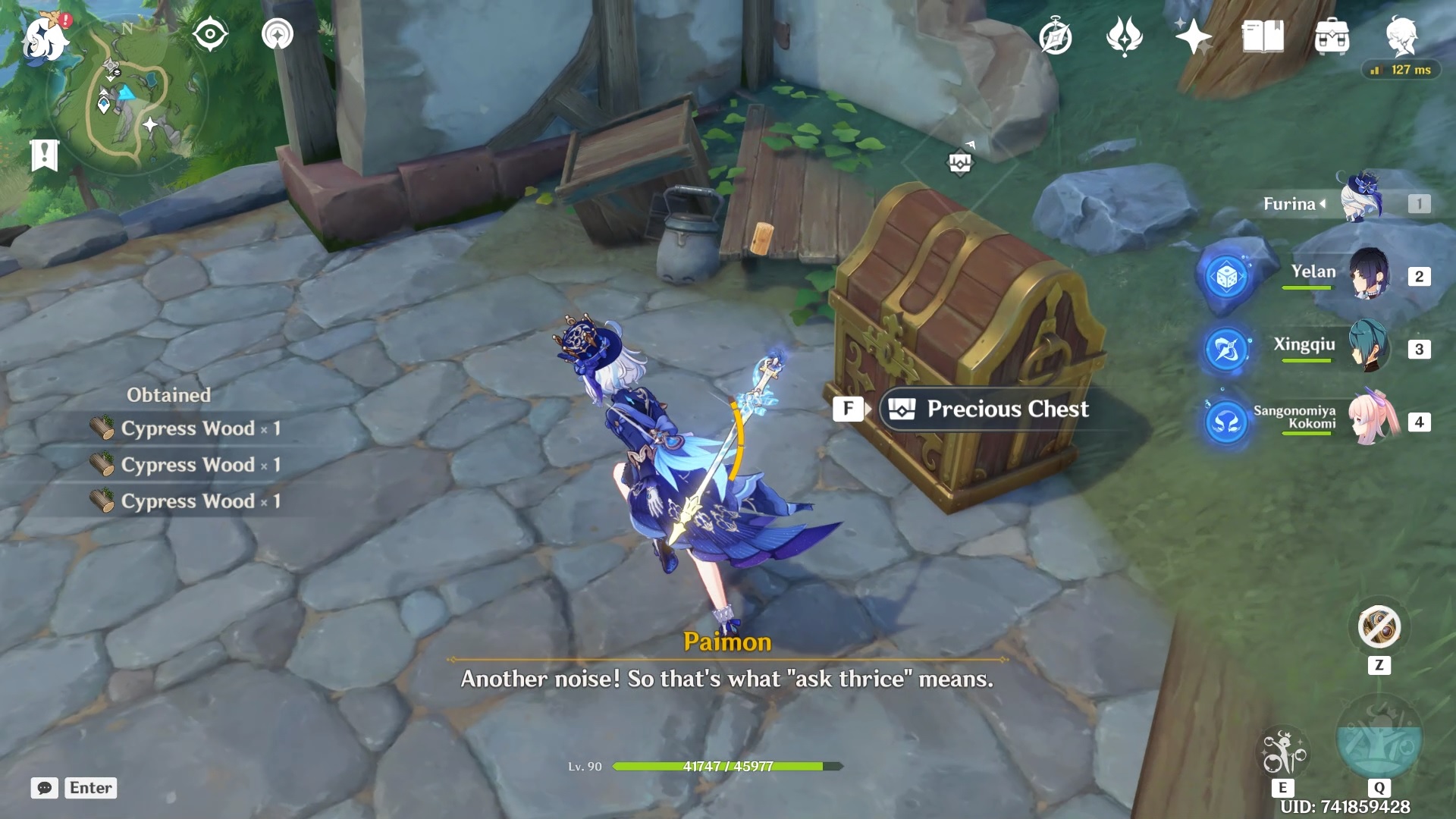Open the multiplayer co-op signal icon
The image size is (1456, 819).
278,35
